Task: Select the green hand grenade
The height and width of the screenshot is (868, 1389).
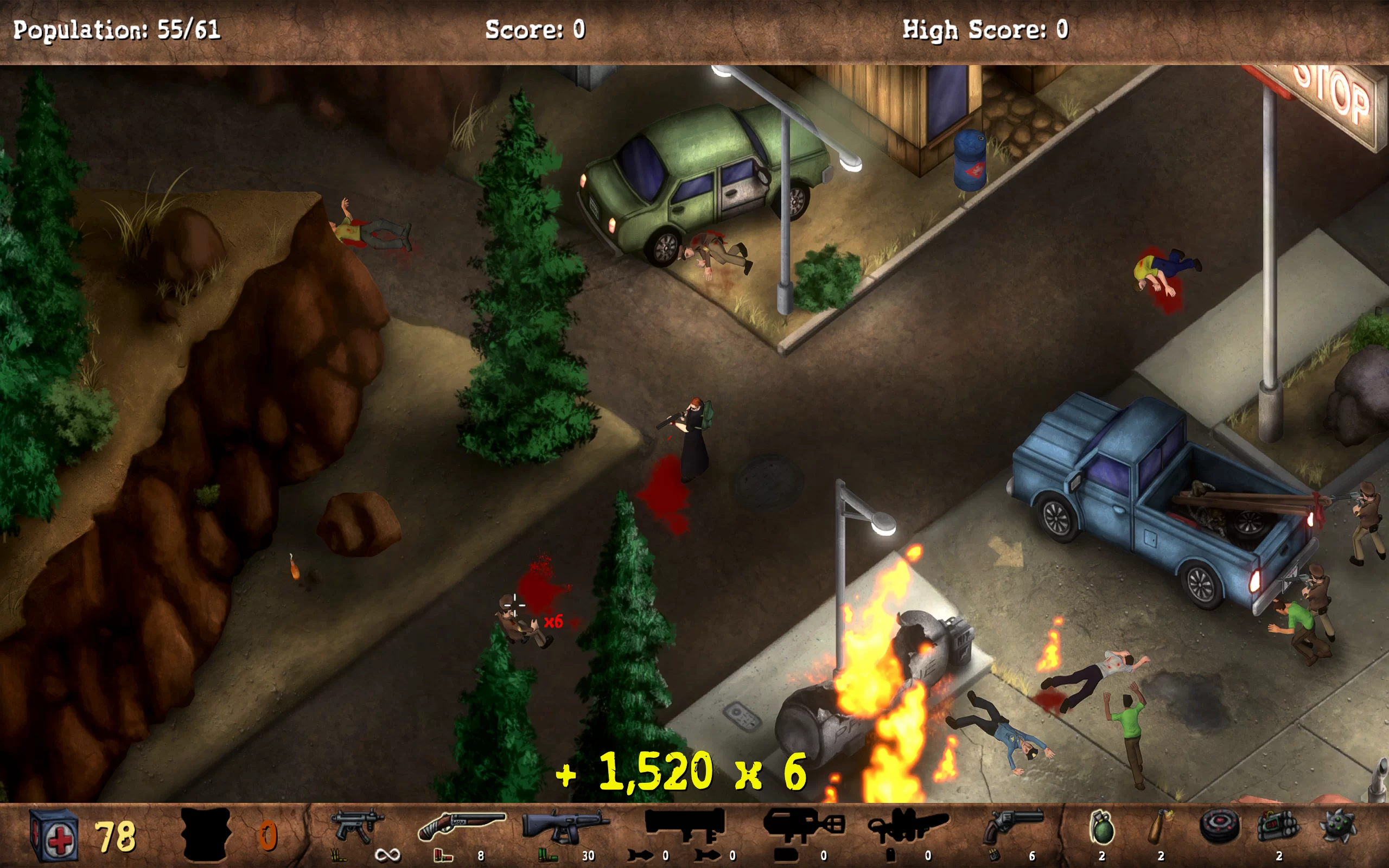Action: 1101,828
